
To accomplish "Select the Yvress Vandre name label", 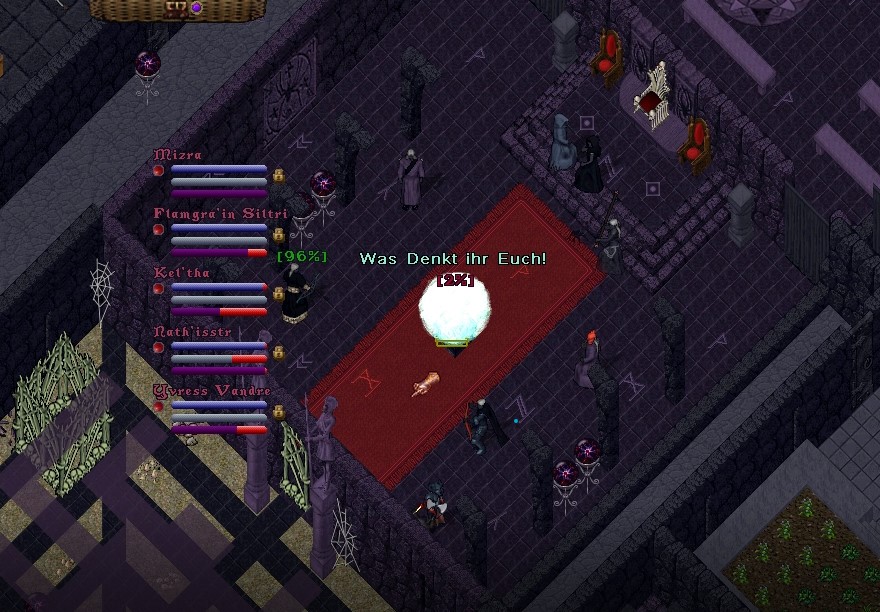I will pos(212,390).
